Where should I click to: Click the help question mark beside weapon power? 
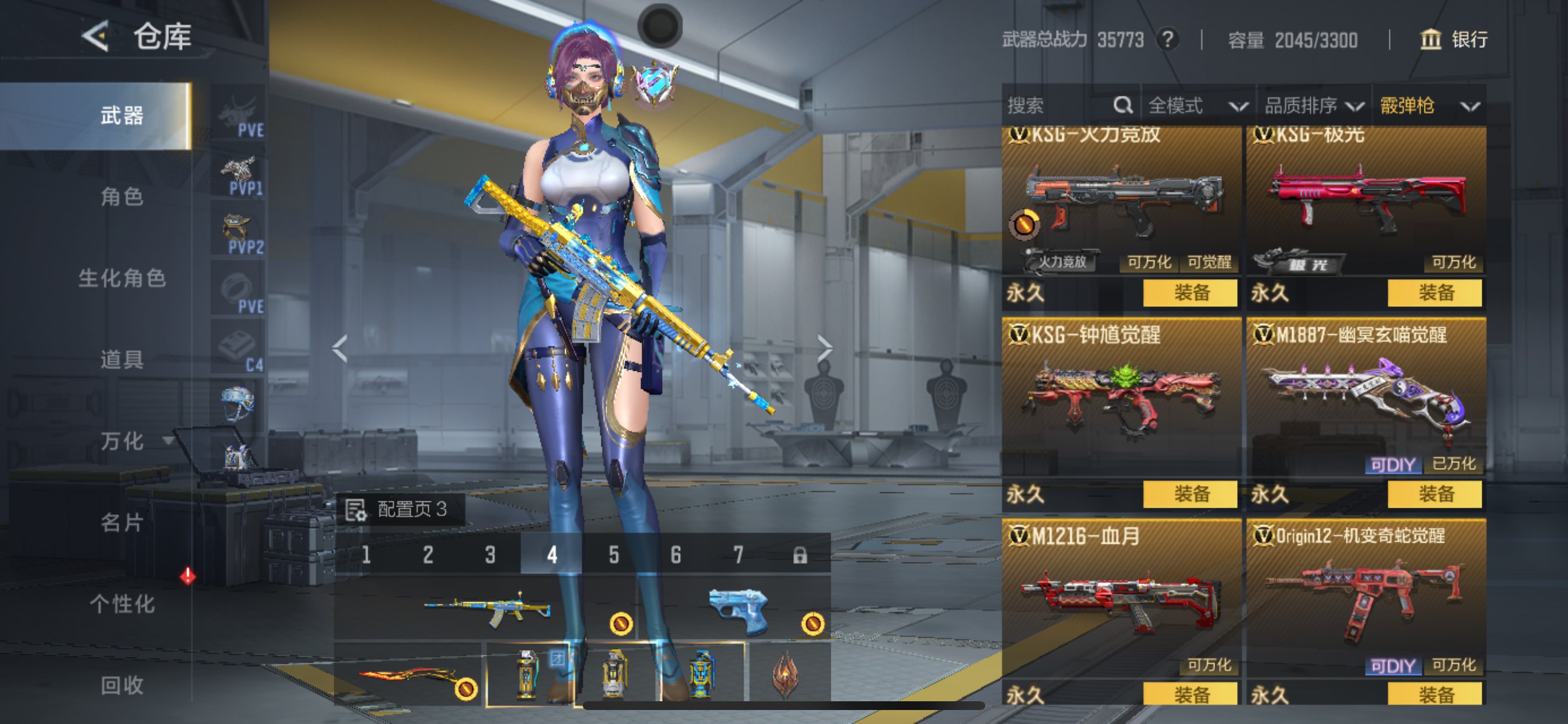point(1168,40)
